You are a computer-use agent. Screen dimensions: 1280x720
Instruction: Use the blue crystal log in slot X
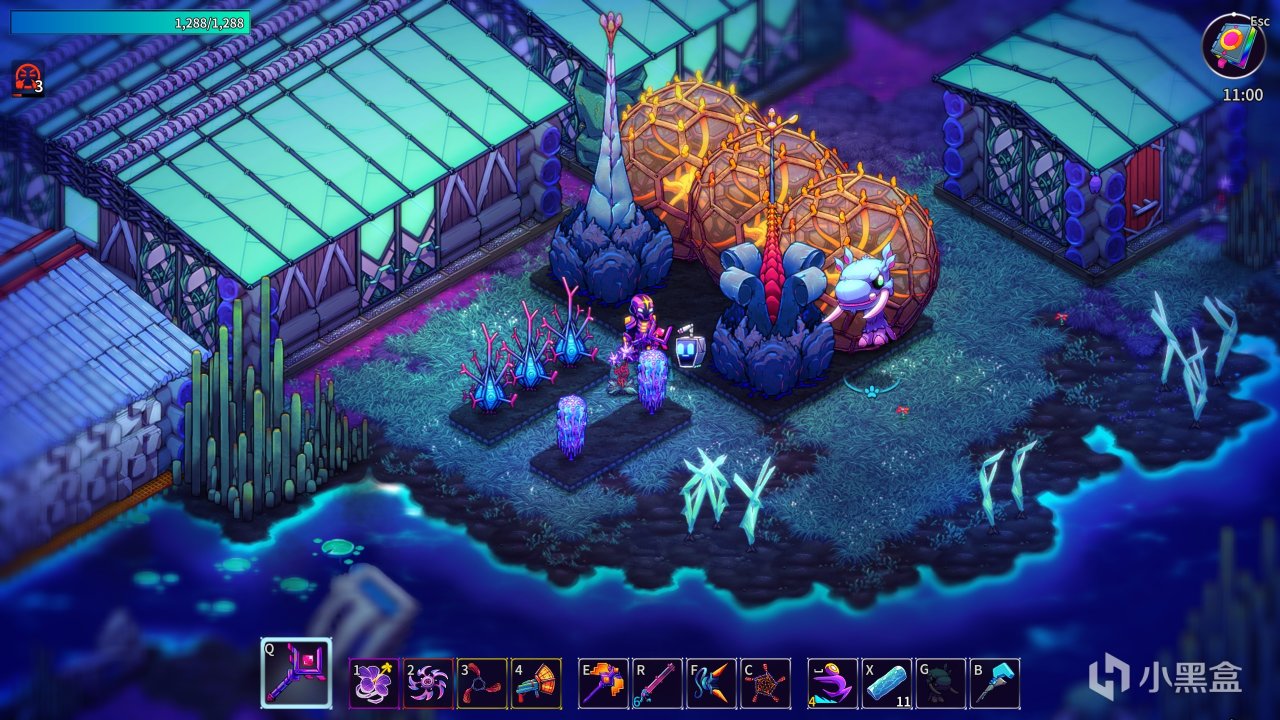coord(887,683)
